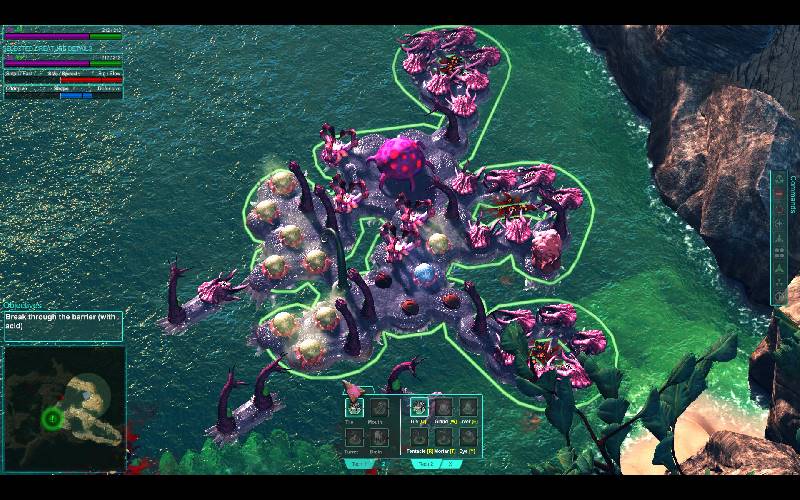Click the minimap in the corner
The width and height of the screenshot is (800, 500).
(66, 408)
